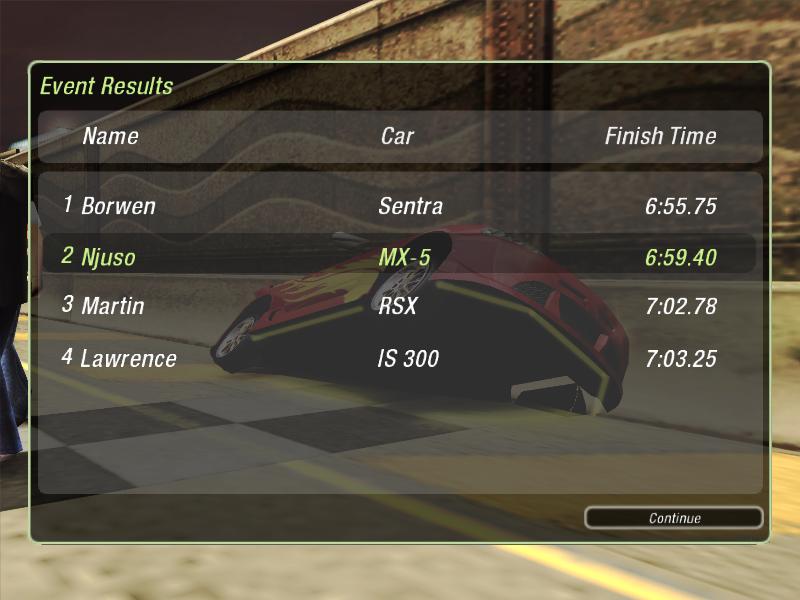
Task: Click the Continue button
Action: 674,518
